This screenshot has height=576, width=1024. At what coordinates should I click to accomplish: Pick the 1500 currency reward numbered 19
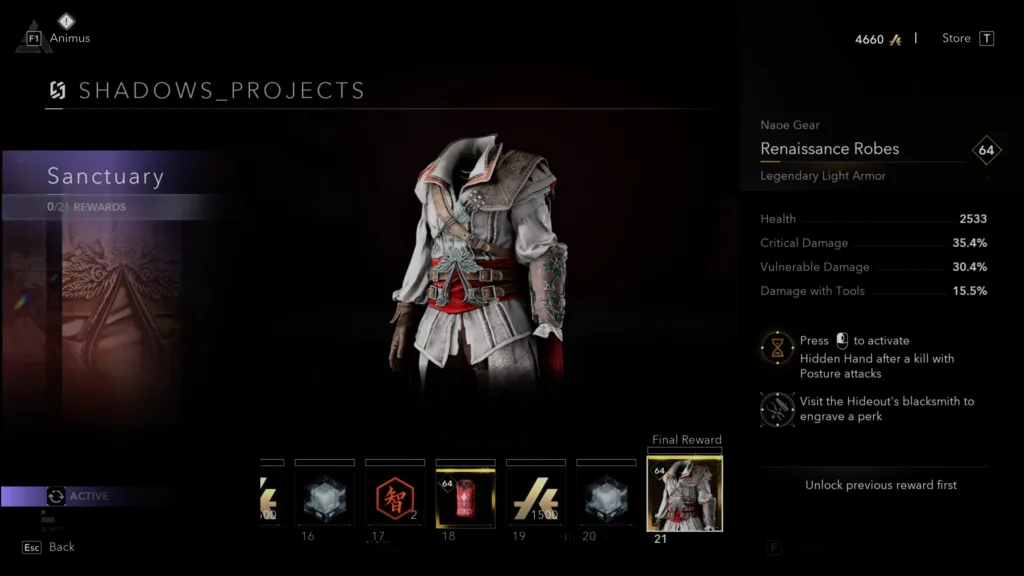(536, 496)
